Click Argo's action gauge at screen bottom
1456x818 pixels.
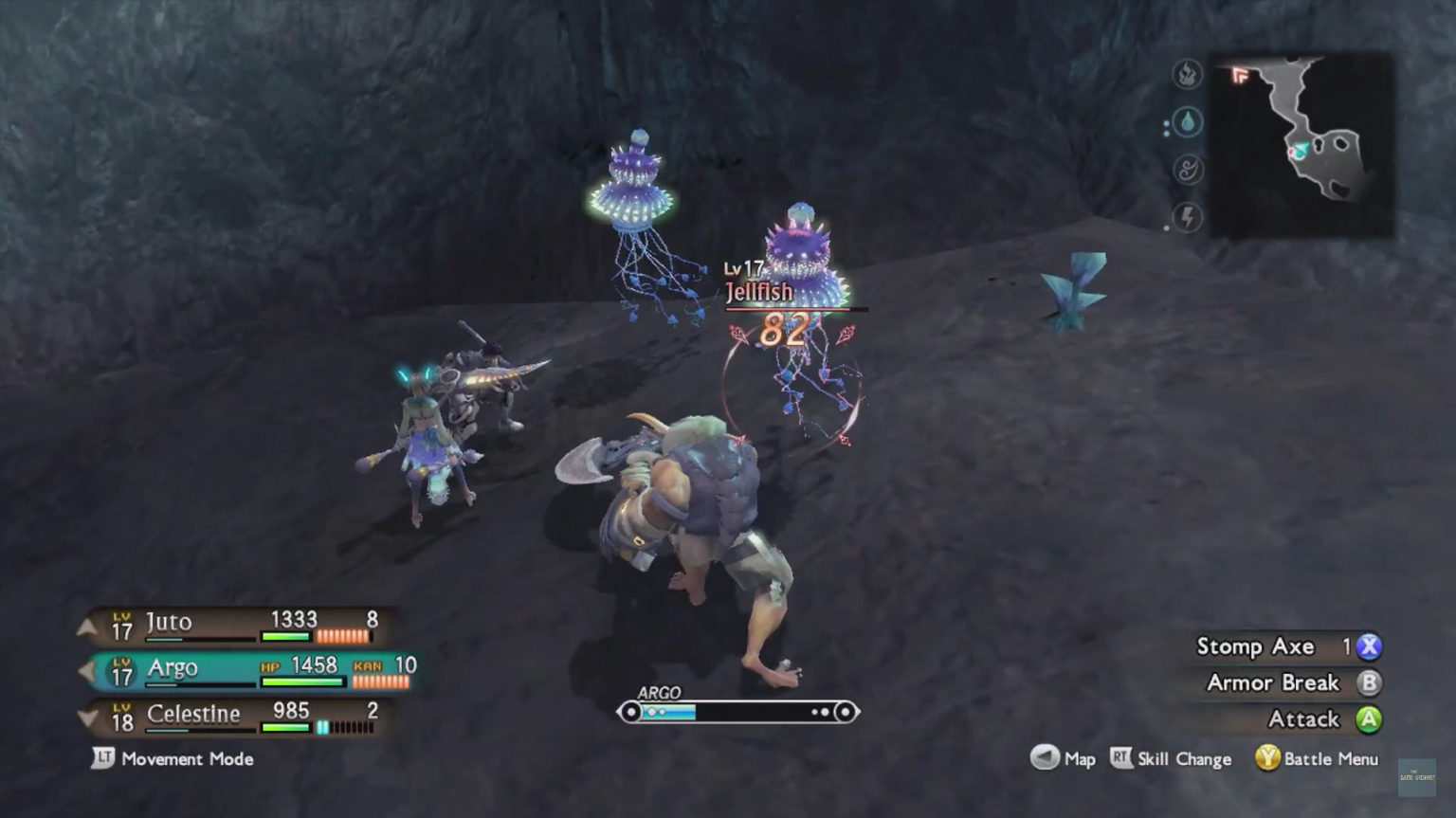(740, 712)
